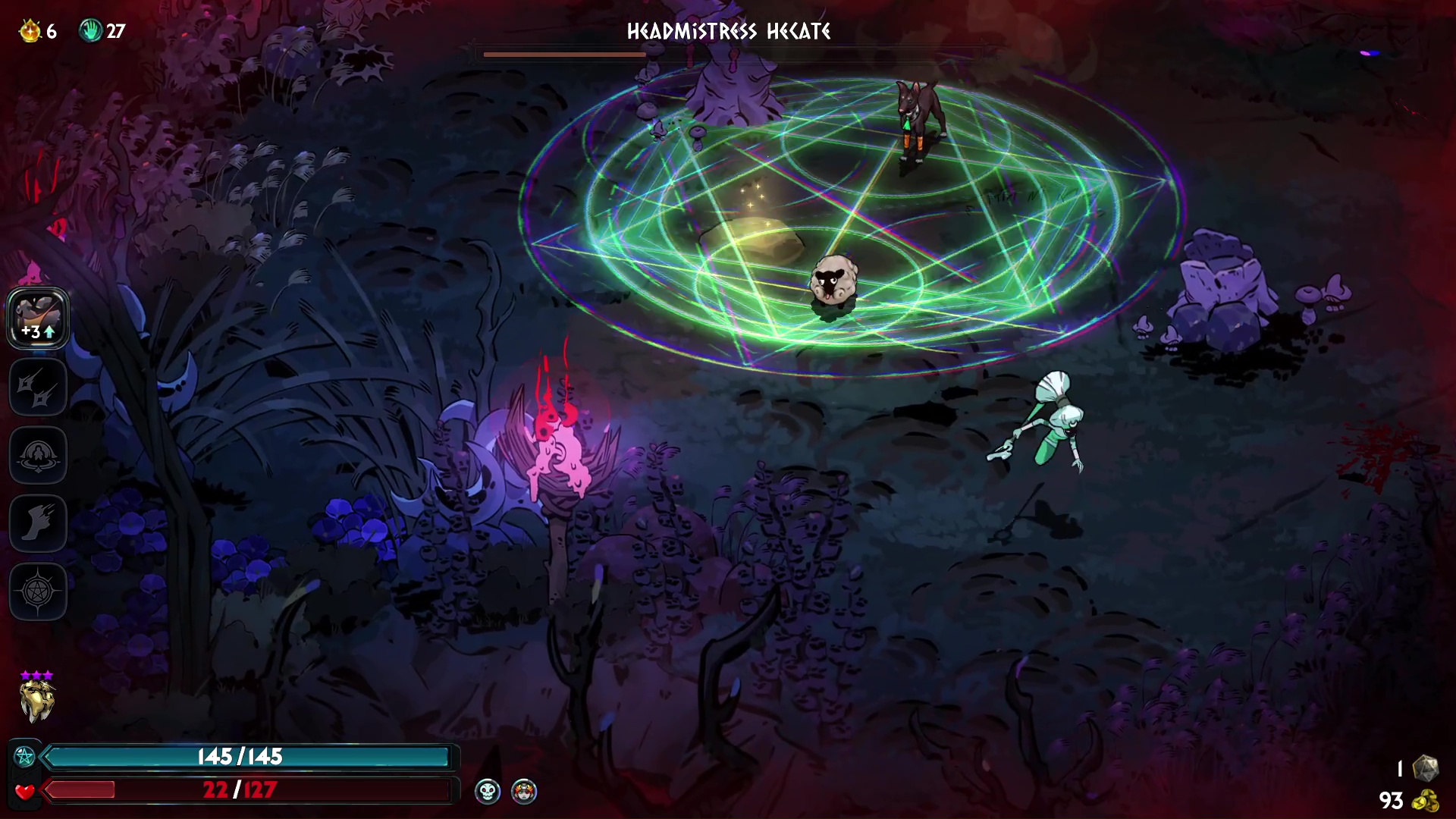Select the sprint slot with winged foot

[x=38, y=523]
